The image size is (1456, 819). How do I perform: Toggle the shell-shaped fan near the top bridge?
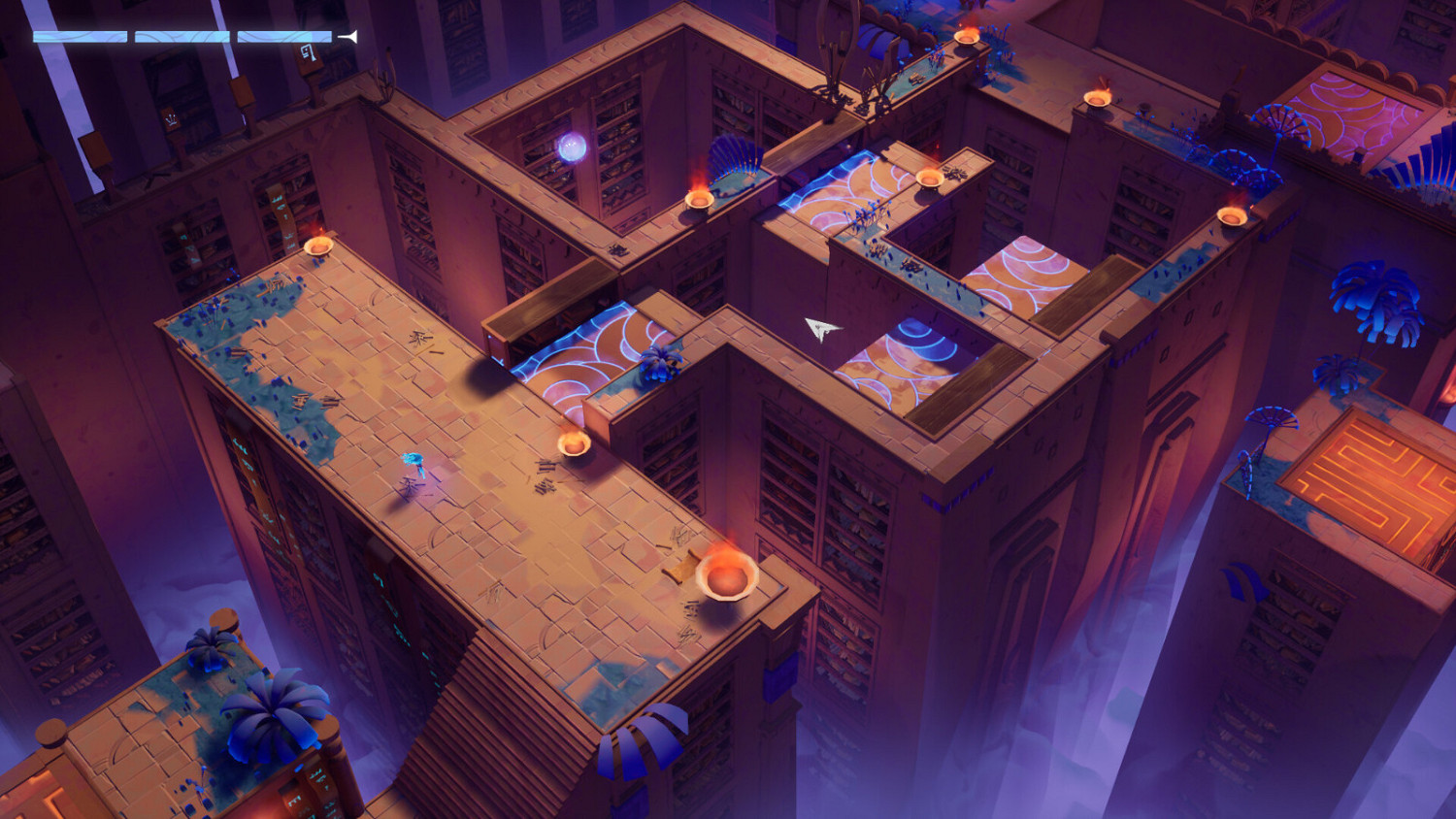point(735,160)
